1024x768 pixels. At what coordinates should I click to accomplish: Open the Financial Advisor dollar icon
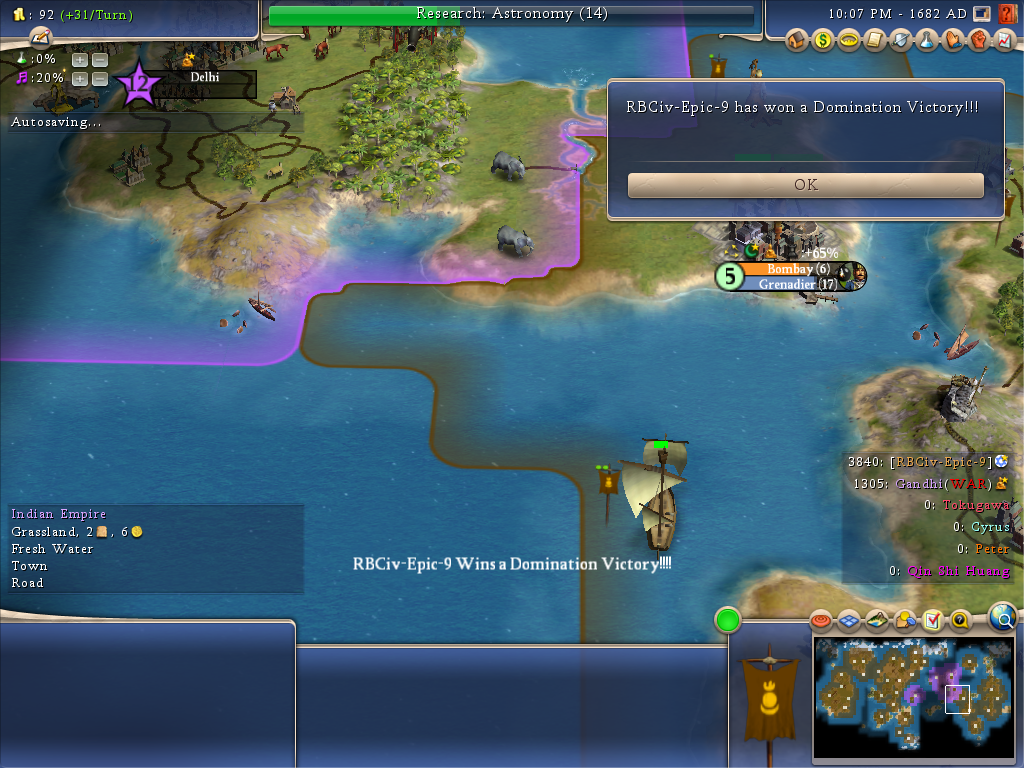(823, 41)
